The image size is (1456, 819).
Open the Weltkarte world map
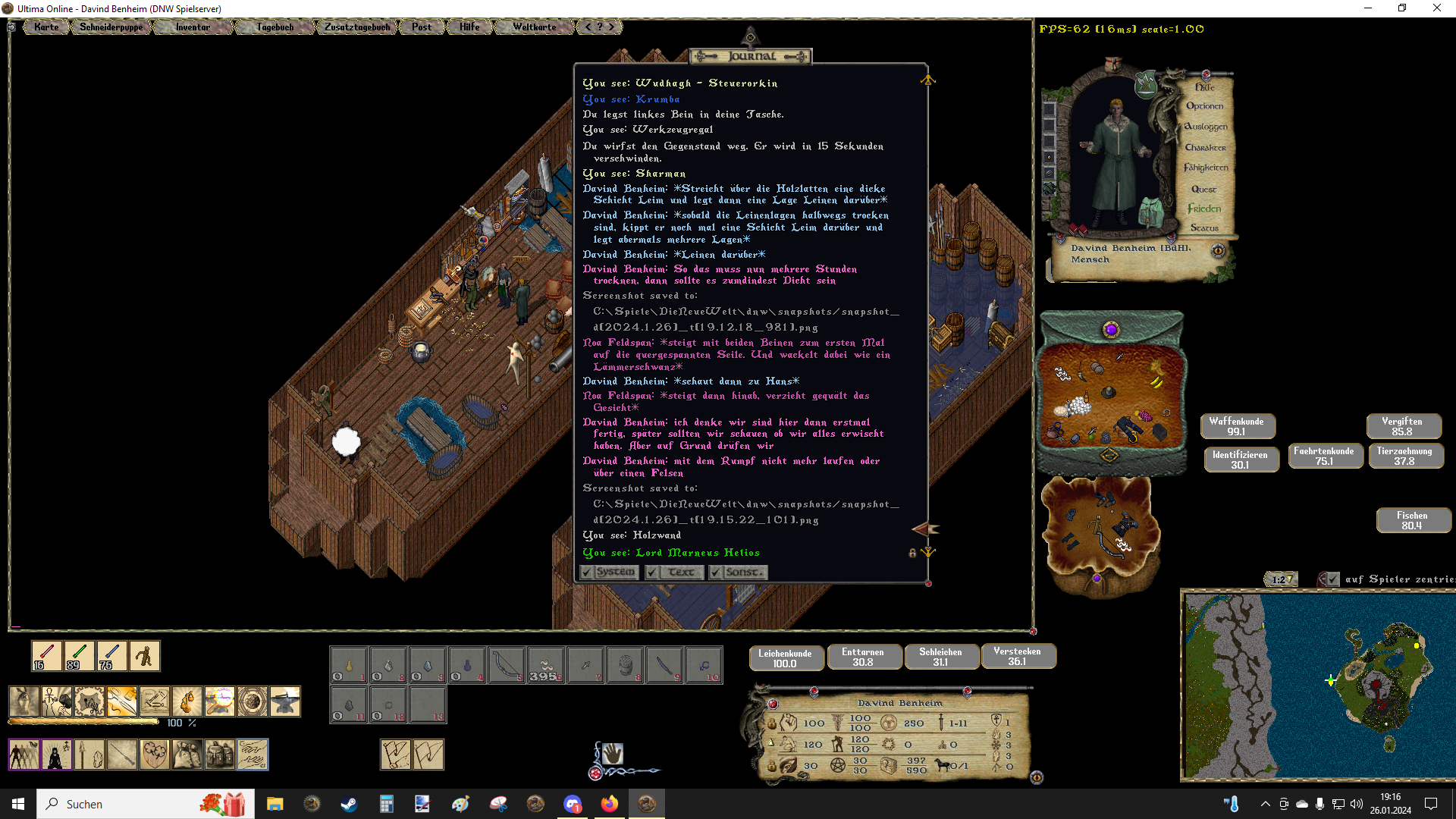coord(534,27)
